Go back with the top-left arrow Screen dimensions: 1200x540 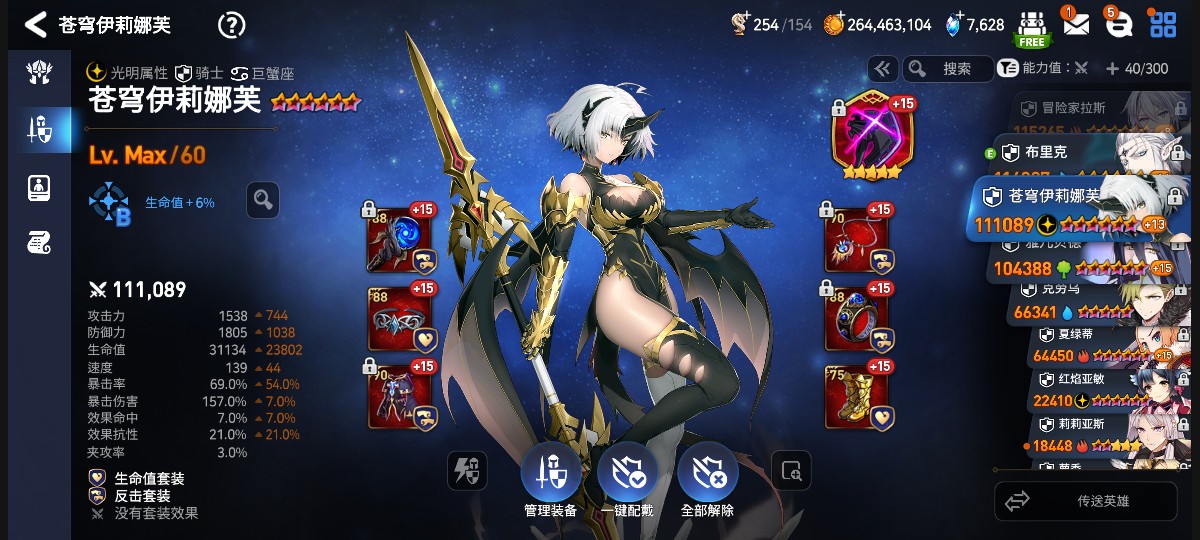(36, 25)
